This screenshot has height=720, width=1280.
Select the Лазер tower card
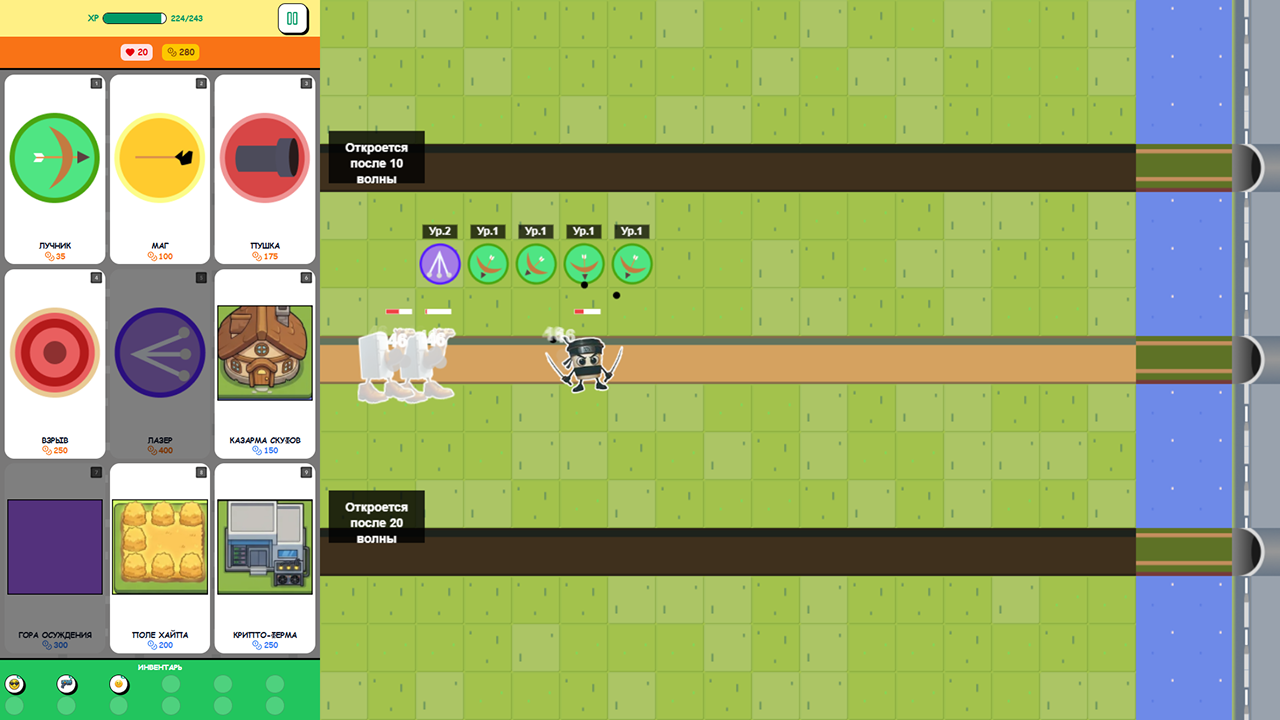[159, 352]
